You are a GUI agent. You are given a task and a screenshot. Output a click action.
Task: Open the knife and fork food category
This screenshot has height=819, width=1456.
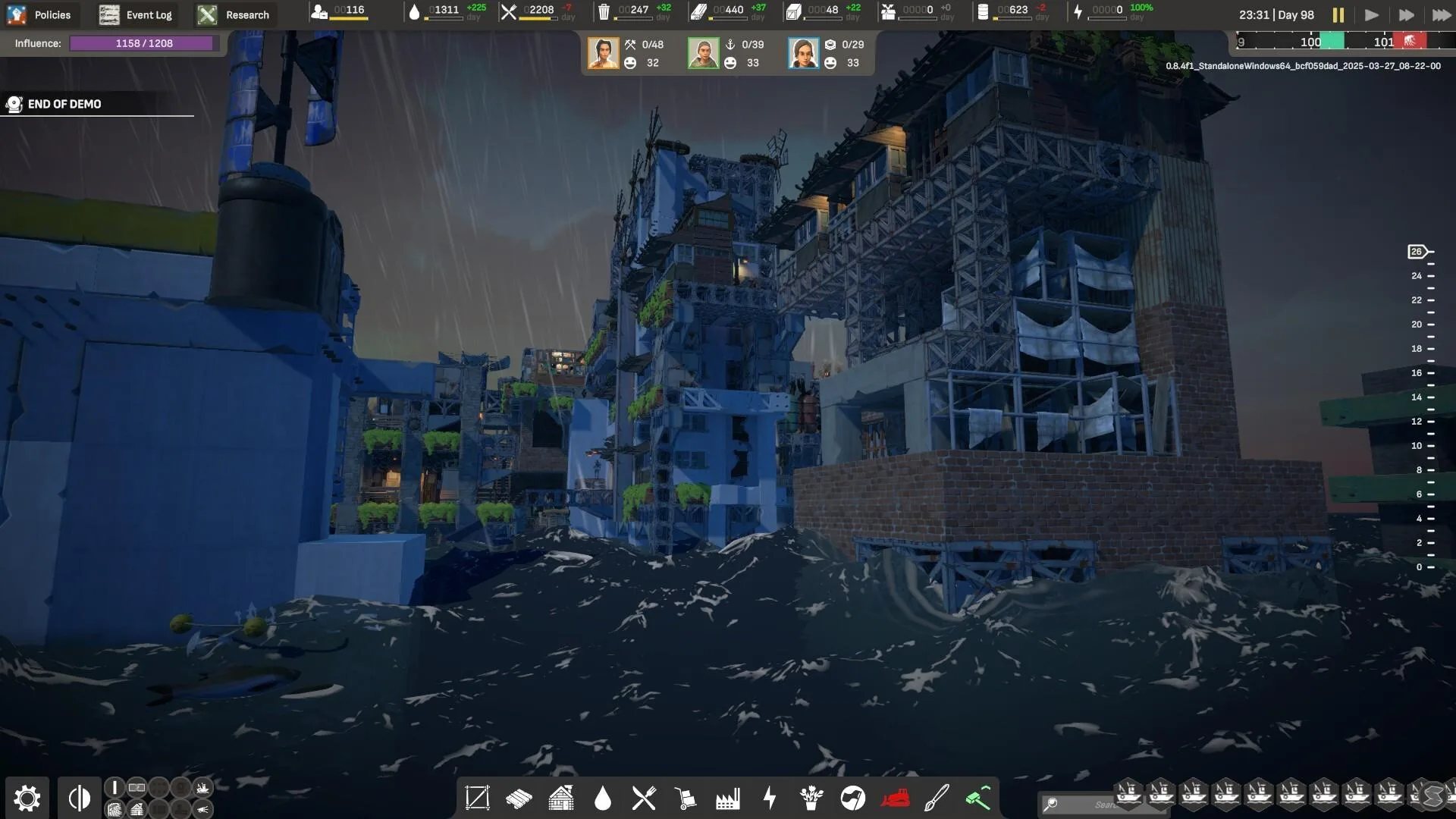[x=644, y=798]
